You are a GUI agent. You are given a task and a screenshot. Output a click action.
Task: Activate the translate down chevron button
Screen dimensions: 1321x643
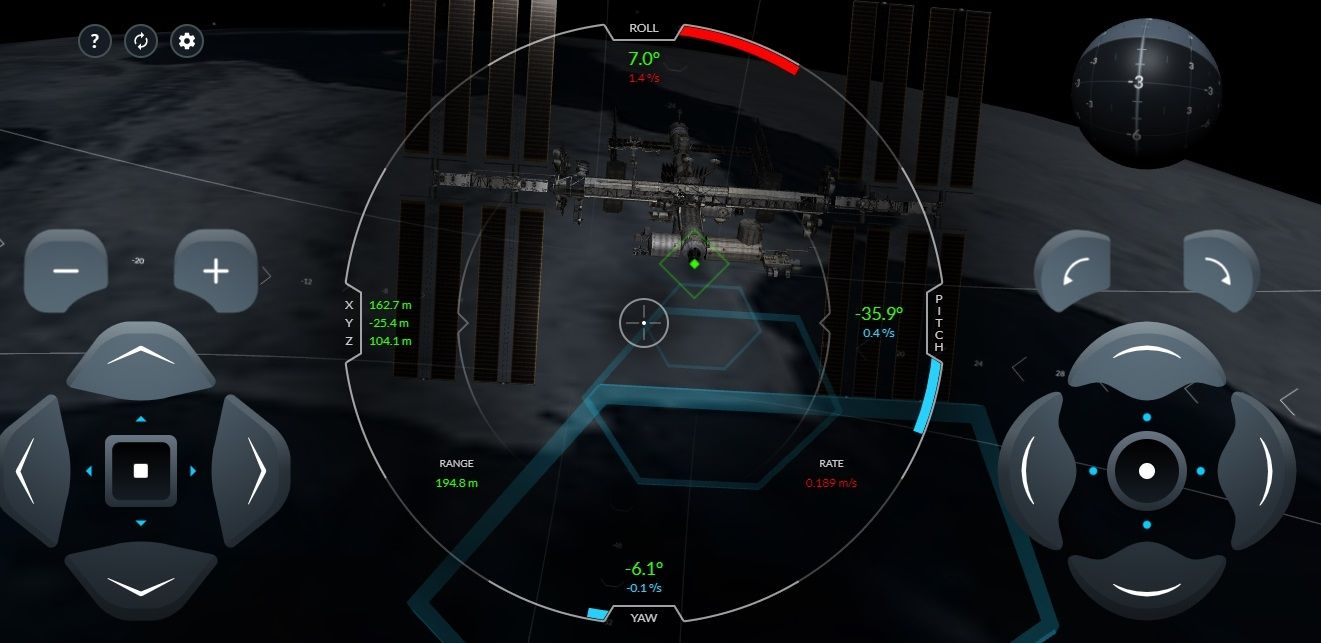[141, 584]
